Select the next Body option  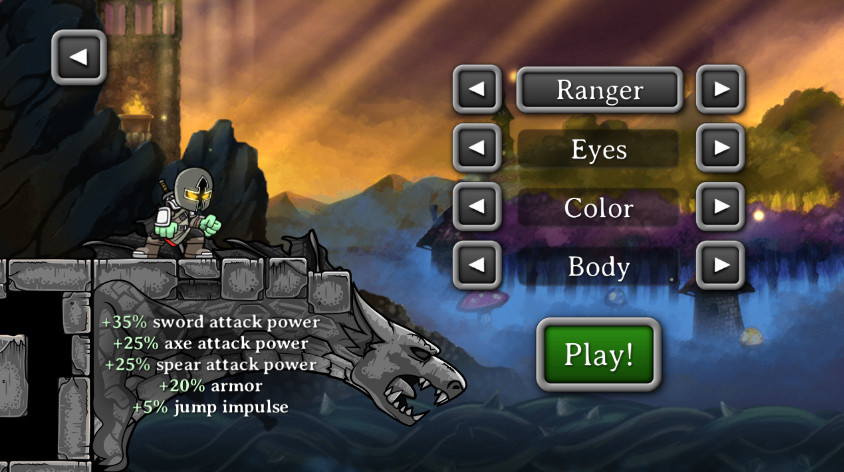[720, 266]
